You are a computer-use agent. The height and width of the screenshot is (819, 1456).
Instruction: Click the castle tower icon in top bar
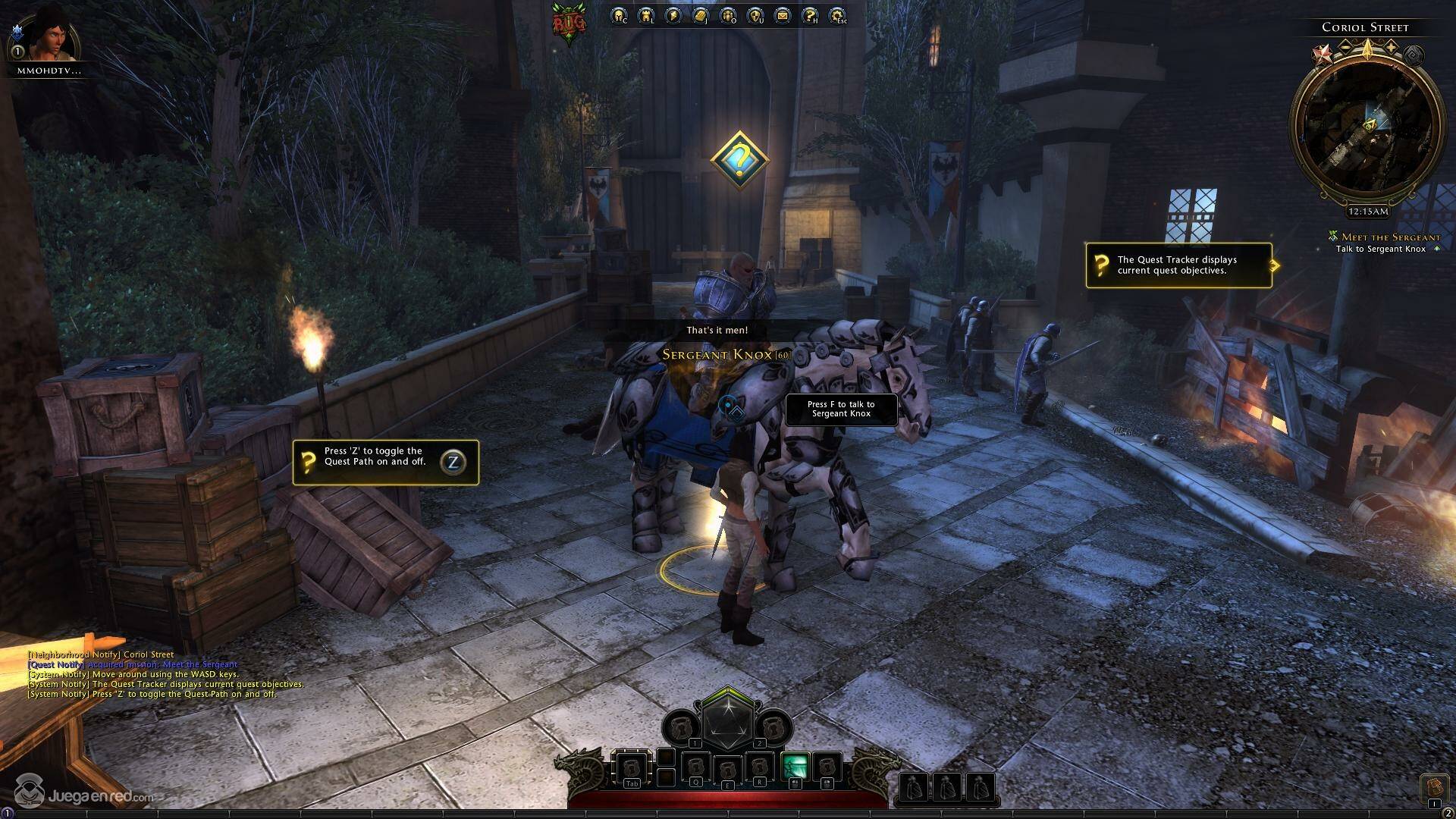pyautogui.click(x=646, y=15)
